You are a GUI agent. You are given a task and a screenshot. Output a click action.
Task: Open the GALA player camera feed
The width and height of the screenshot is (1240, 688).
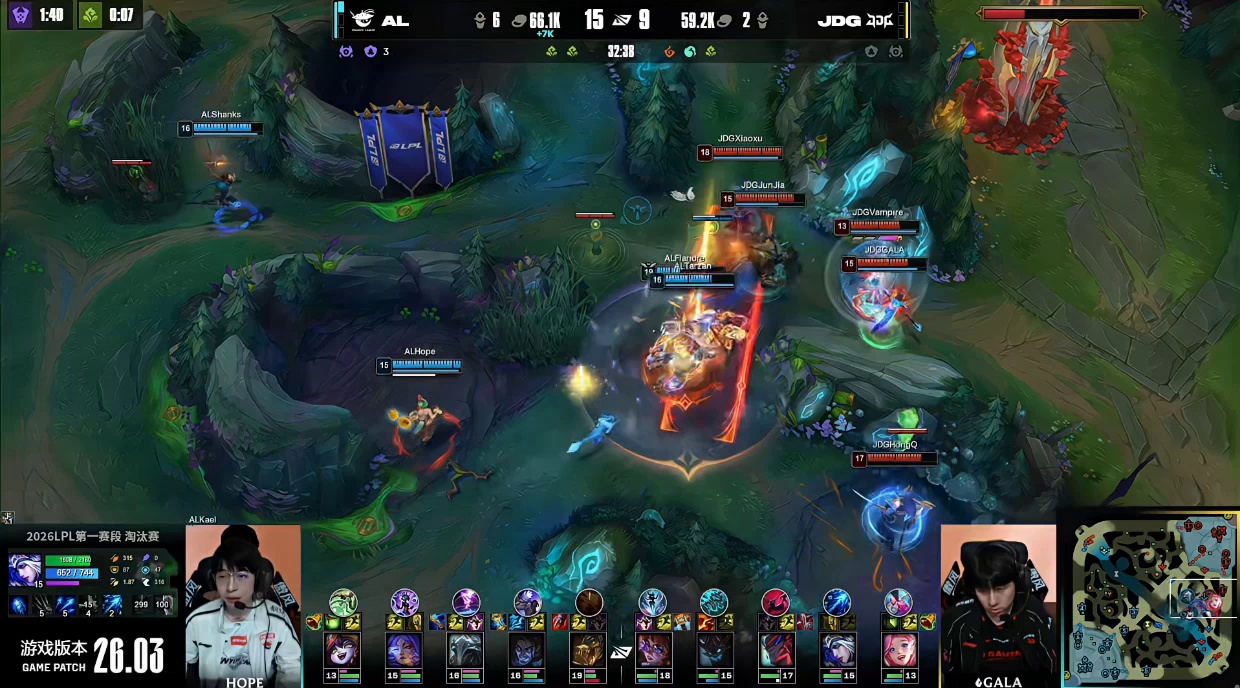(997, 600)
